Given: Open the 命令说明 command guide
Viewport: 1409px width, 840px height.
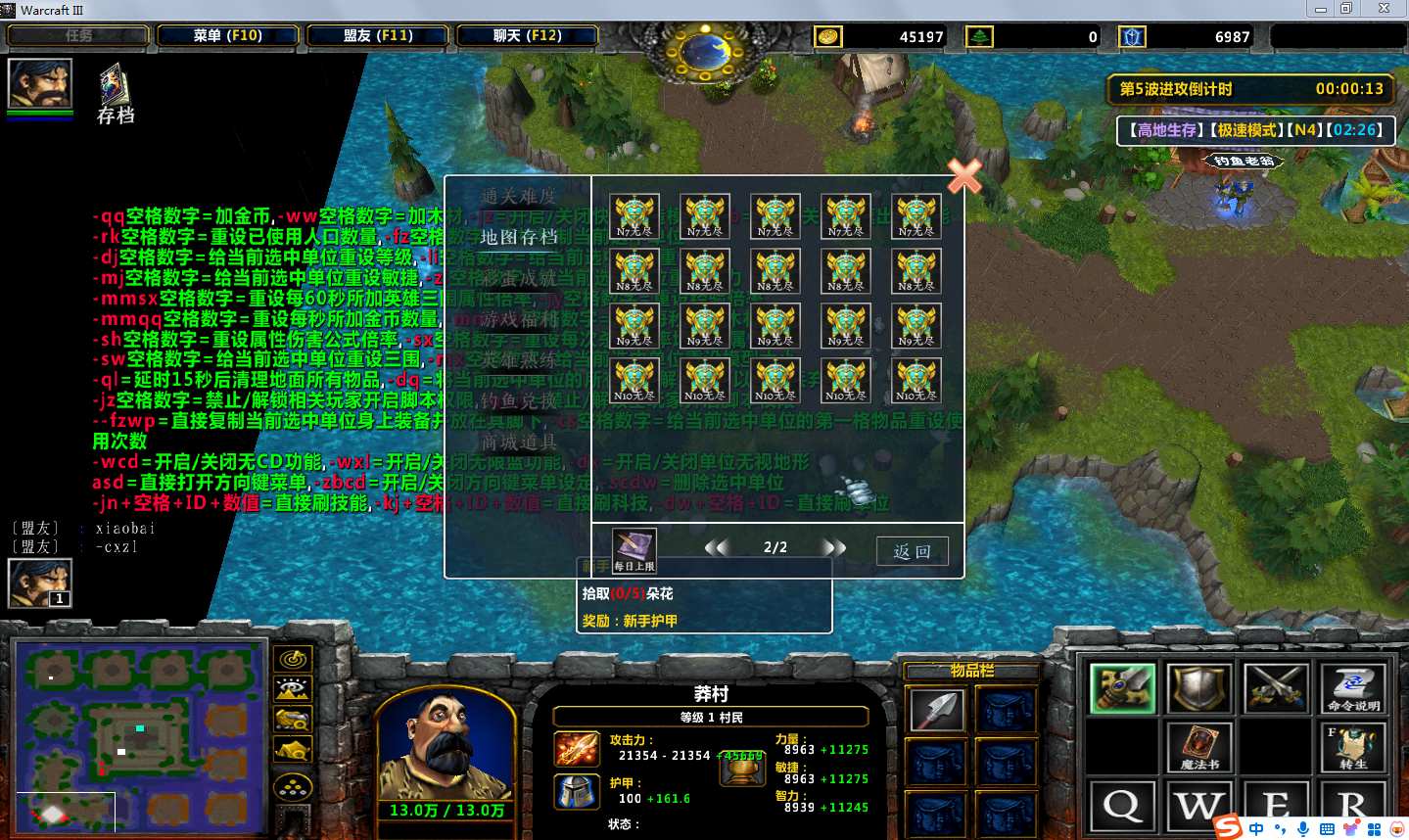Looking at the screenshot, I should [x=1353, y=688].
